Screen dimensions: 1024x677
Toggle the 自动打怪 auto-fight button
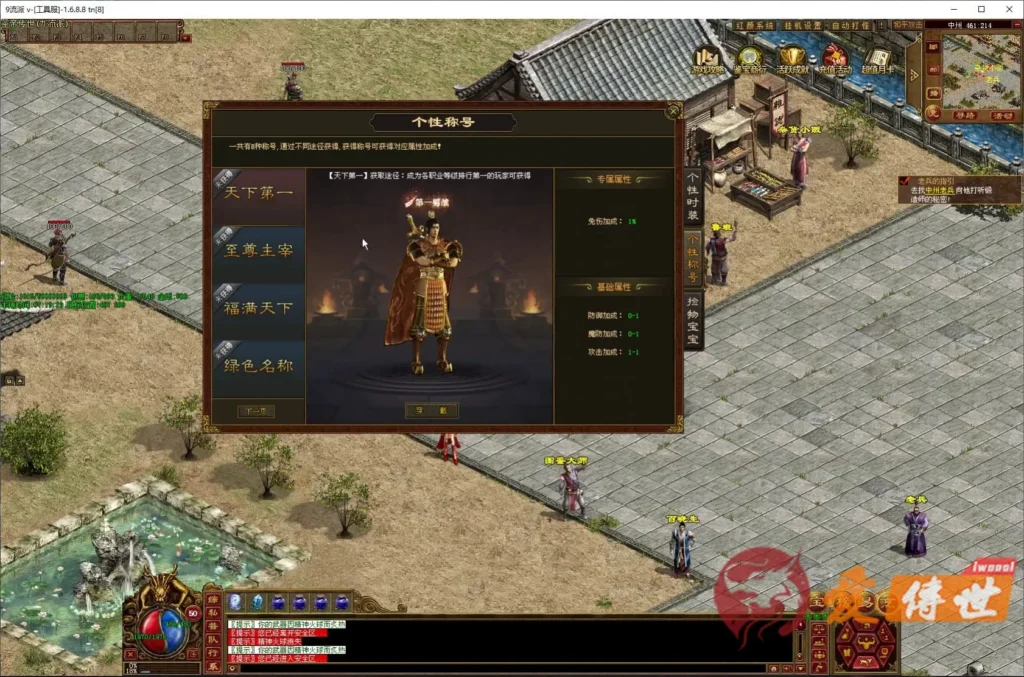click(851, 25)
